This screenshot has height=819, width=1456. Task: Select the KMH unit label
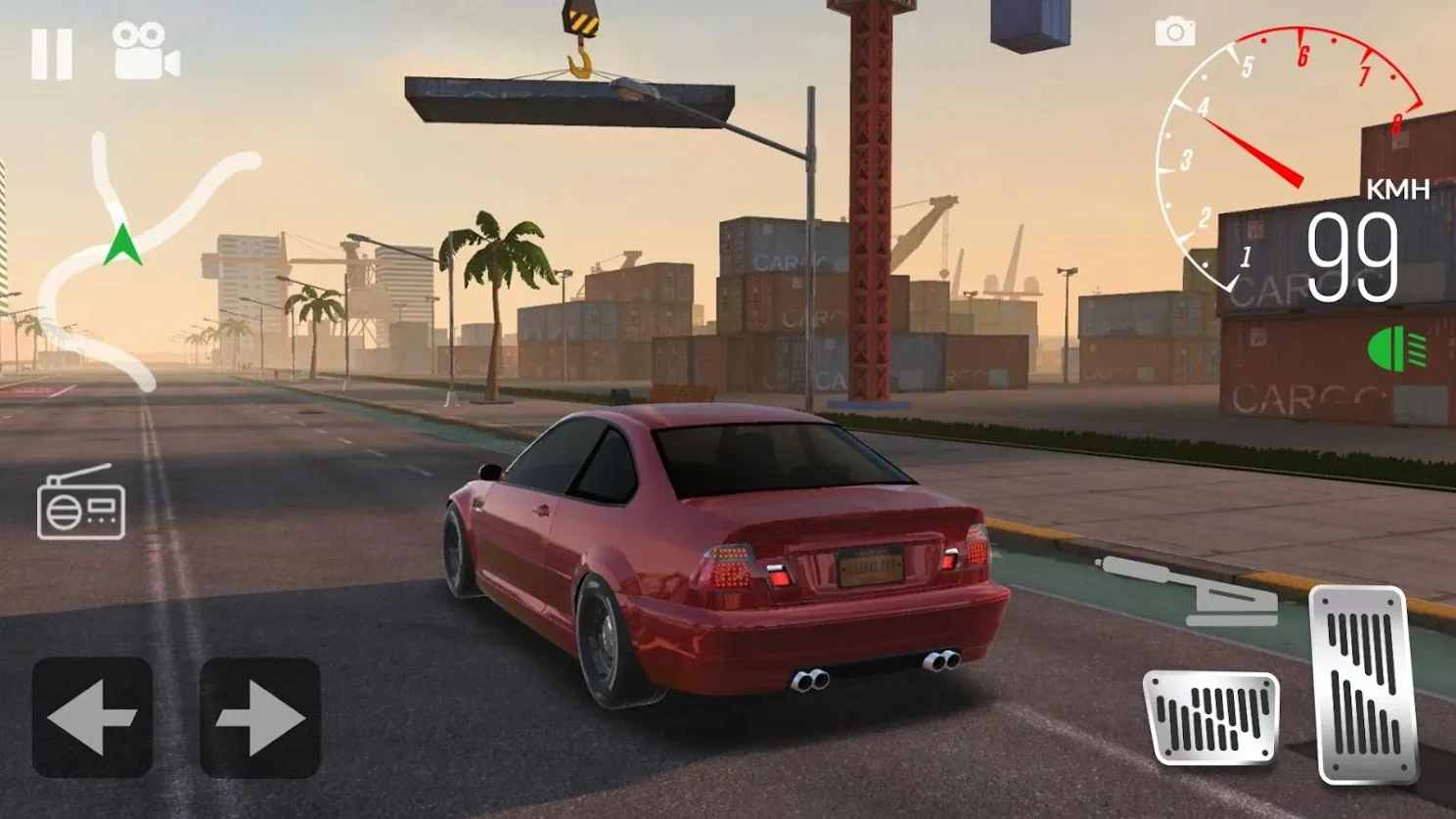tap(1396, 189)
